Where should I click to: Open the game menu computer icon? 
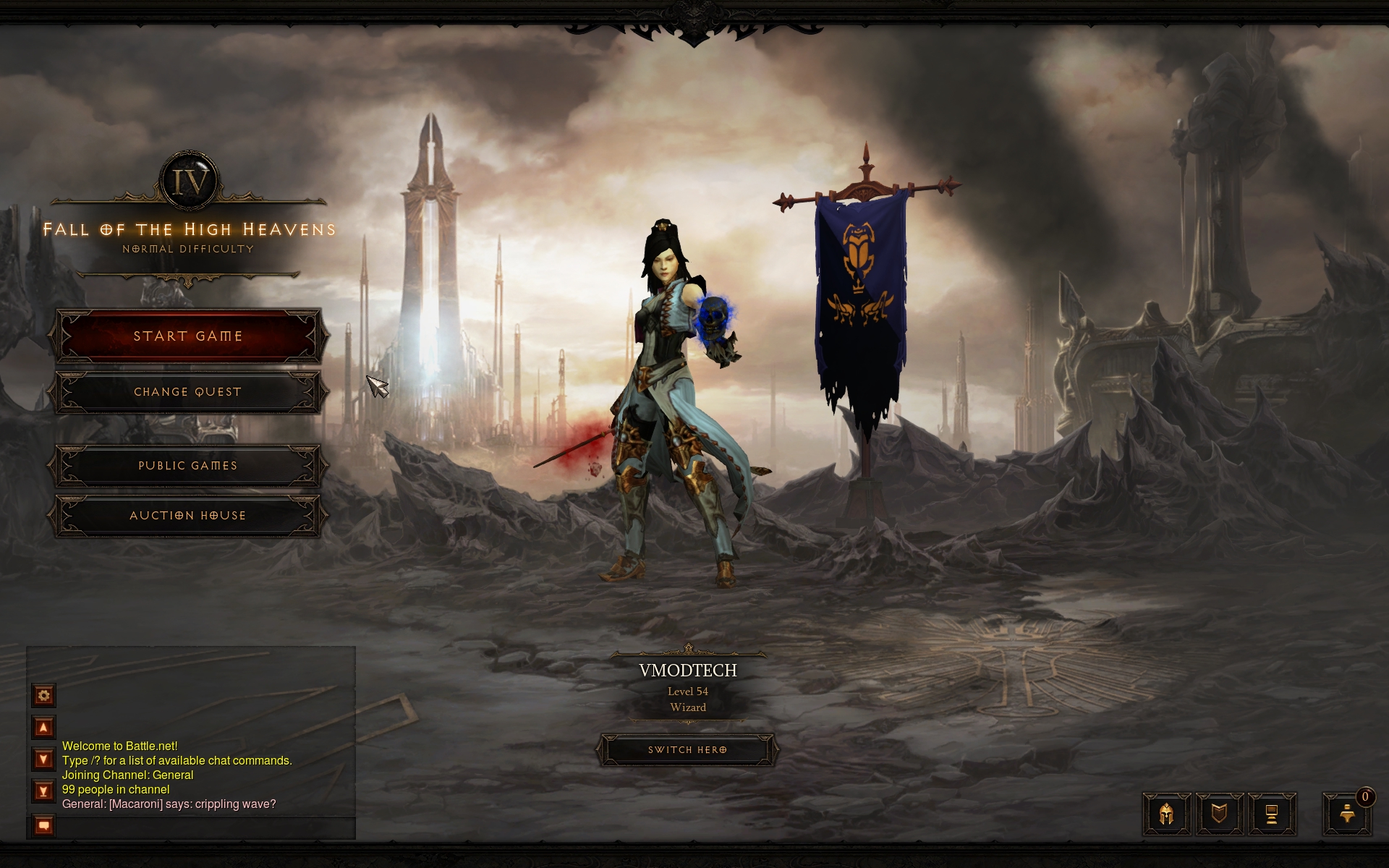tap(1271, 814)
